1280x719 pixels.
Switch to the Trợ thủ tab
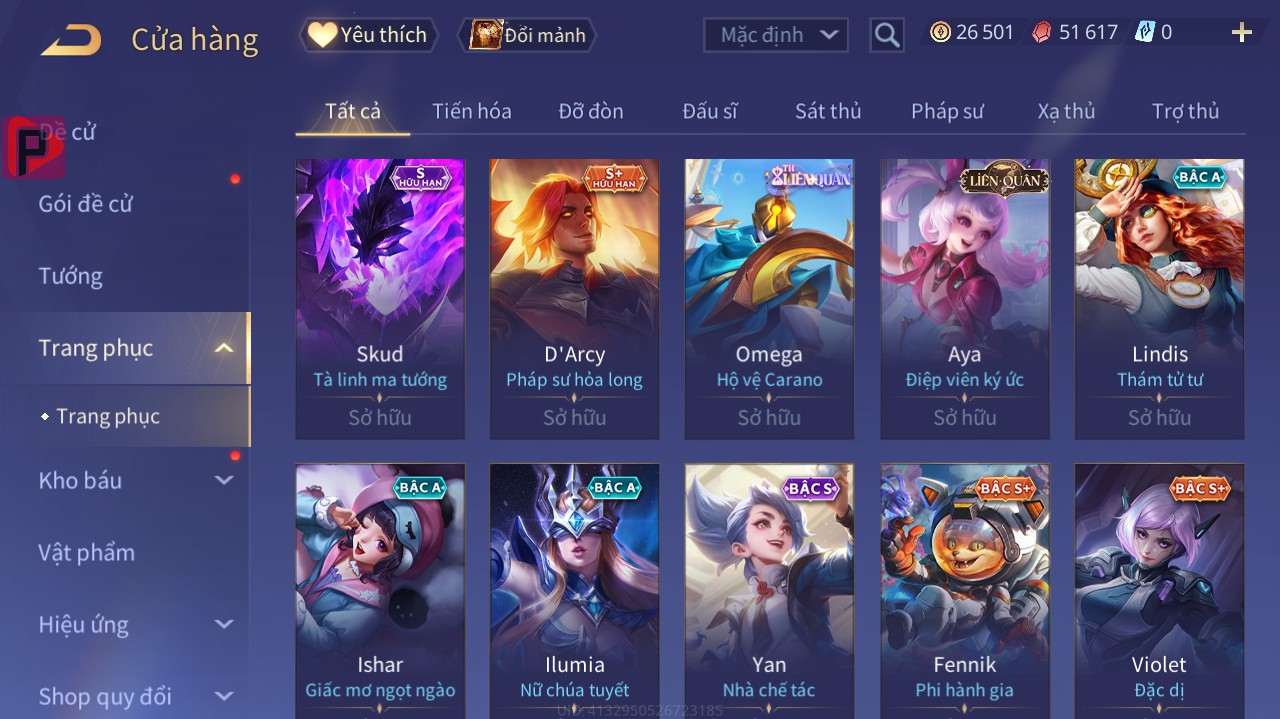pyautogui.click(x=1185, y=111)
